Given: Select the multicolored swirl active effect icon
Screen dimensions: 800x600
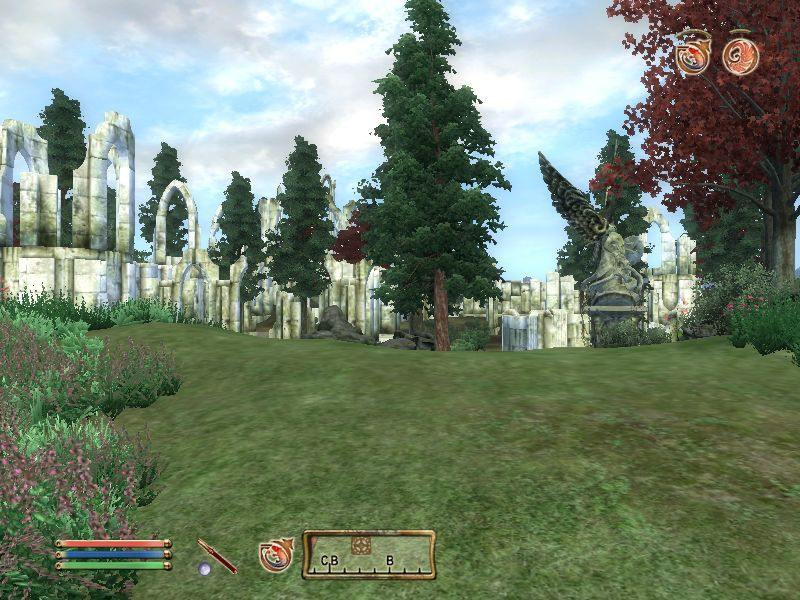Looking at the screenshot, I should point(693,54).
